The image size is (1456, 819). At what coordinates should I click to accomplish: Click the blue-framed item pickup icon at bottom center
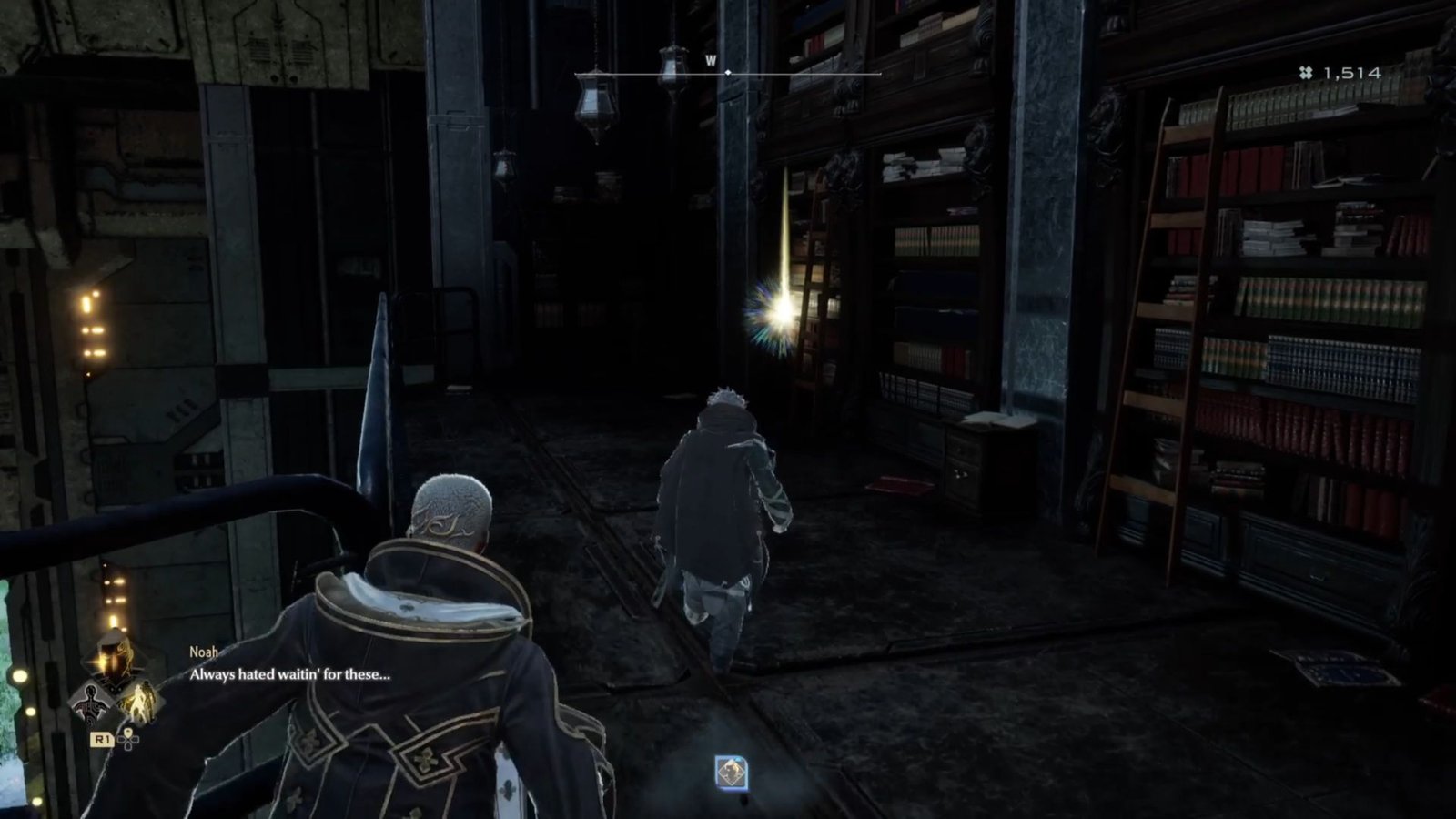731,773
